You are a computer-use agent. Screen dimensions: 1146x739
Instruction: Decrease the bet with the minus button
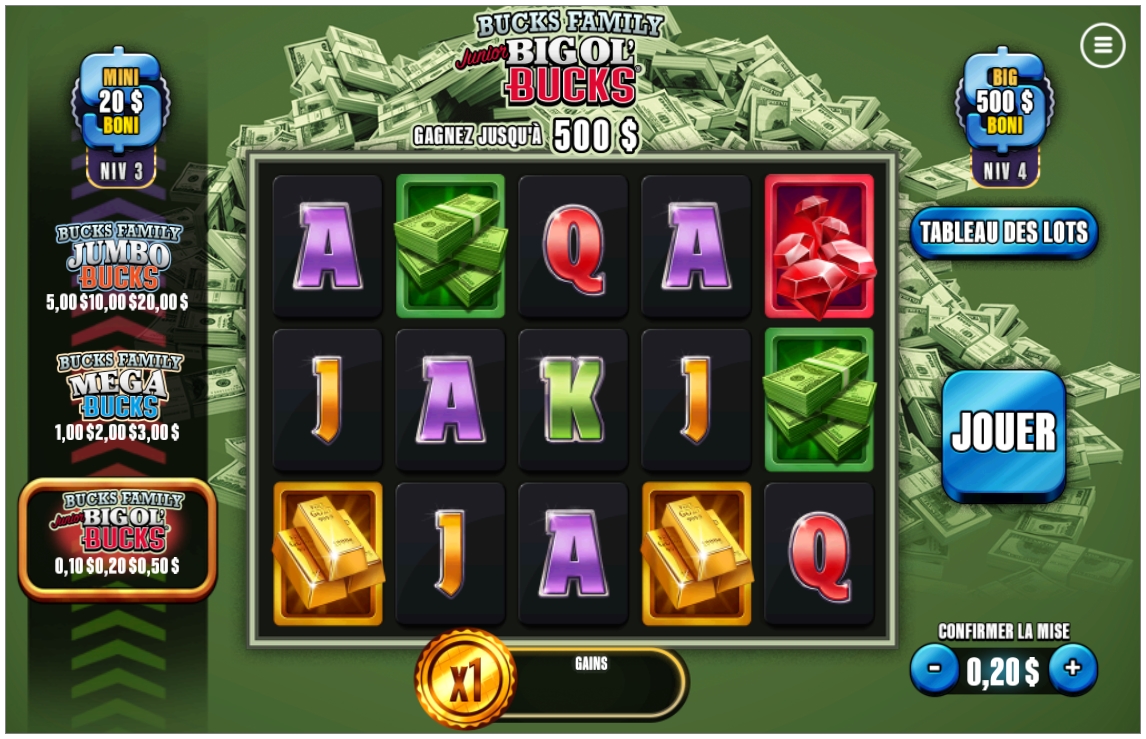[935, 669]
